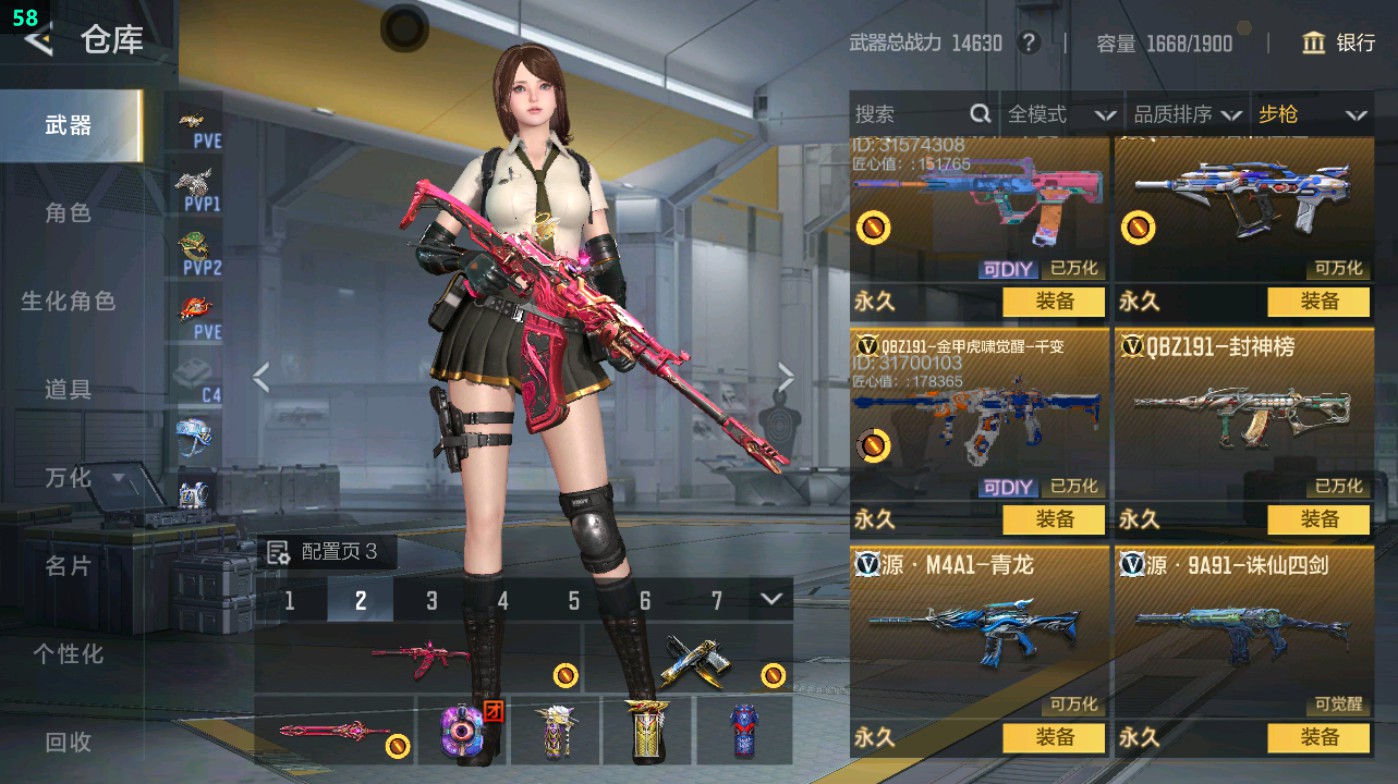Viewport: 1398px width, 784px height.
Task: Open the 名片 section
Action: click(x=68, y=566)
